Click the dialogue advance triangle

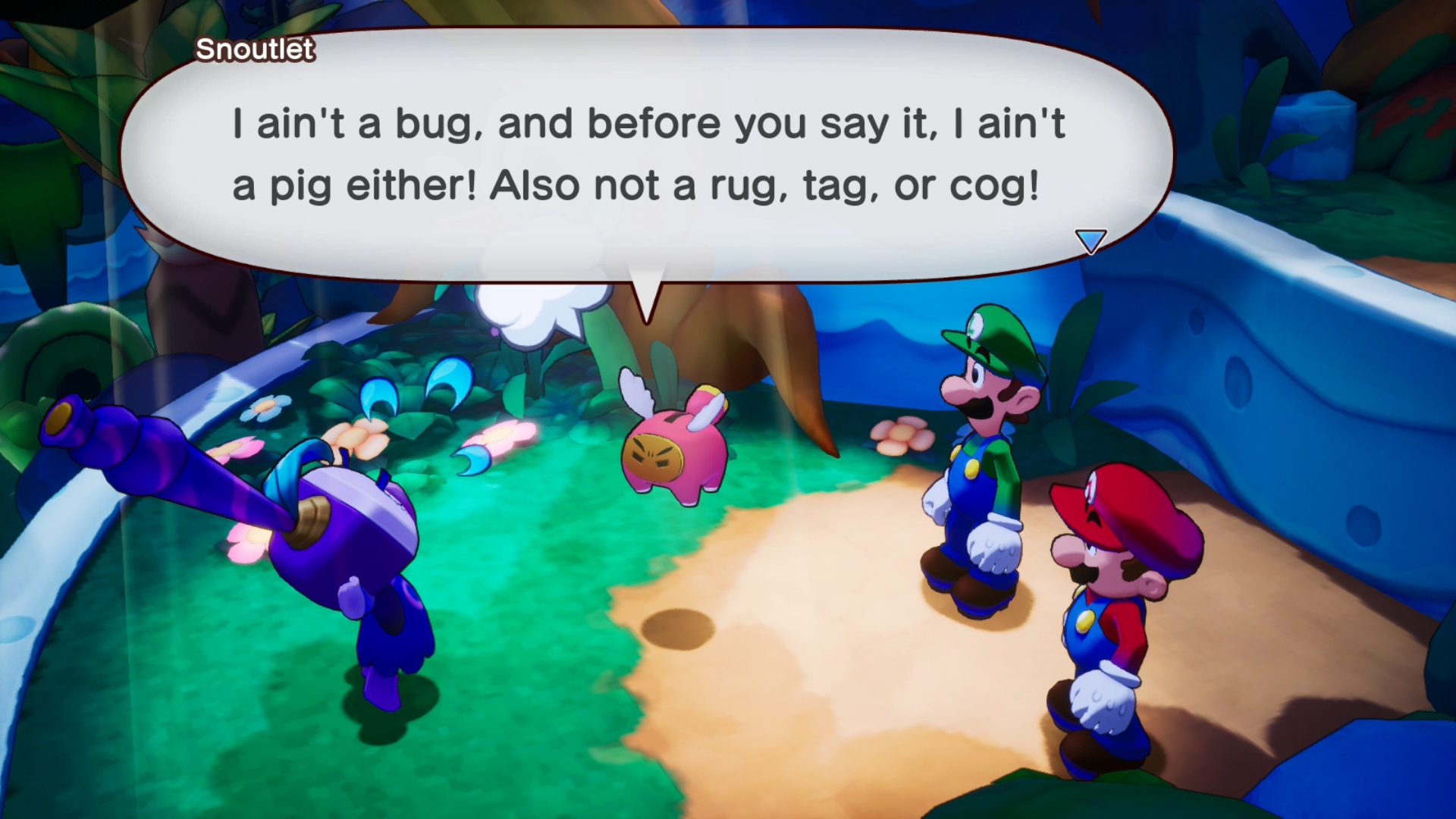click(1090, 240)
